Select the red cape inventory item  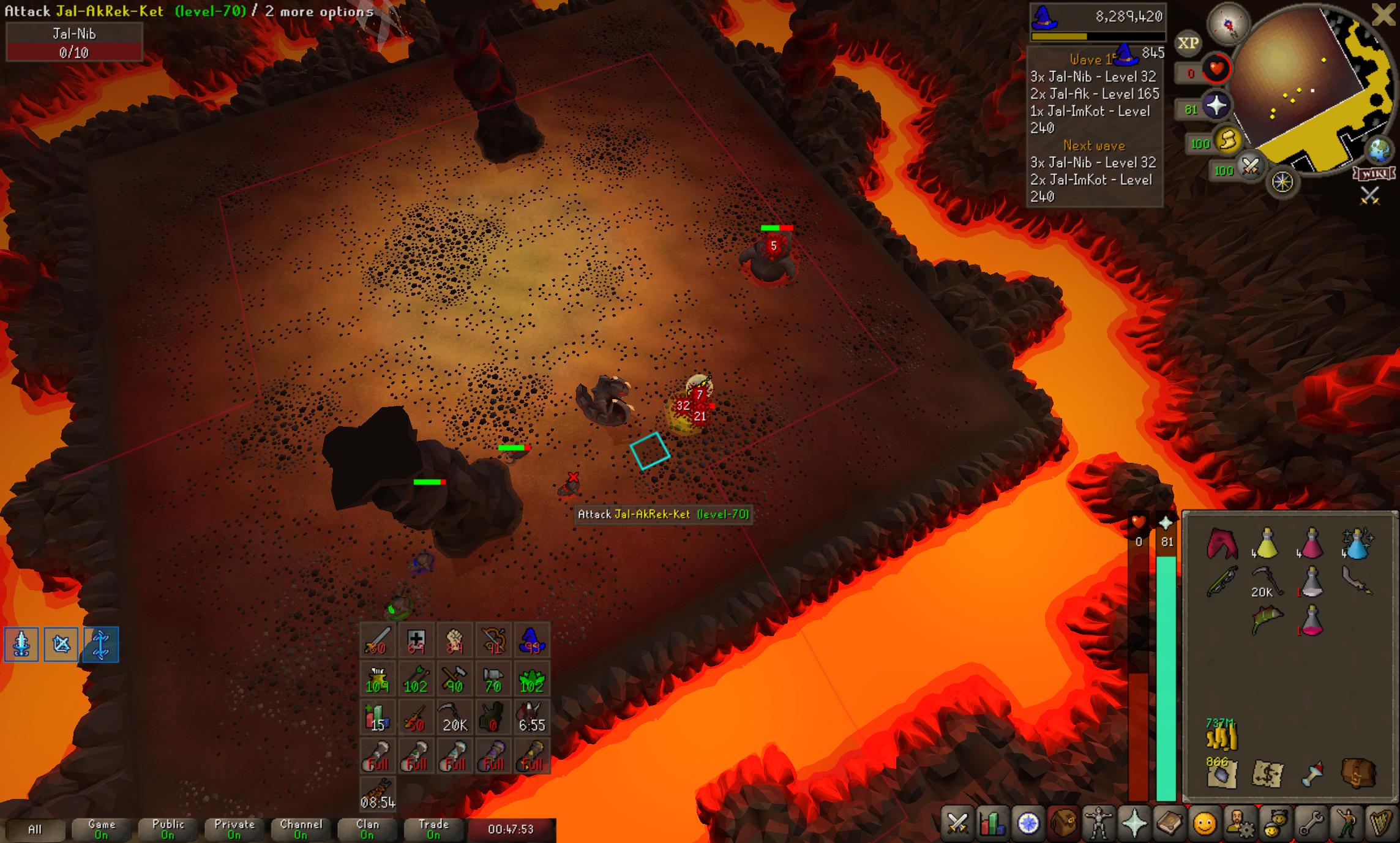(x=1222, y=544)
